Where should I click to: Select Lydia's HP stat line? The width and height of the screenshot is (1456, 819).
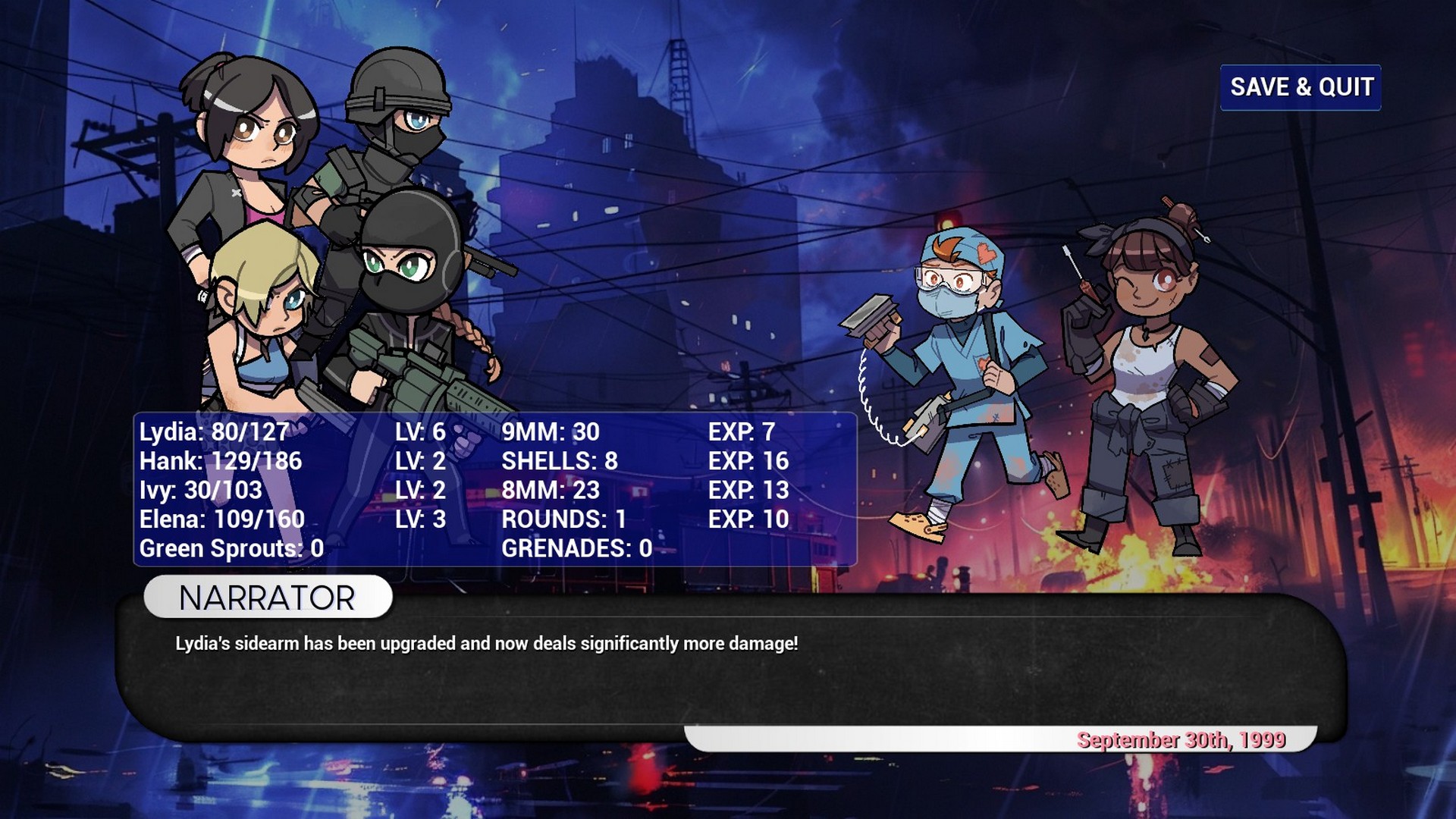(x=212, y=432)
